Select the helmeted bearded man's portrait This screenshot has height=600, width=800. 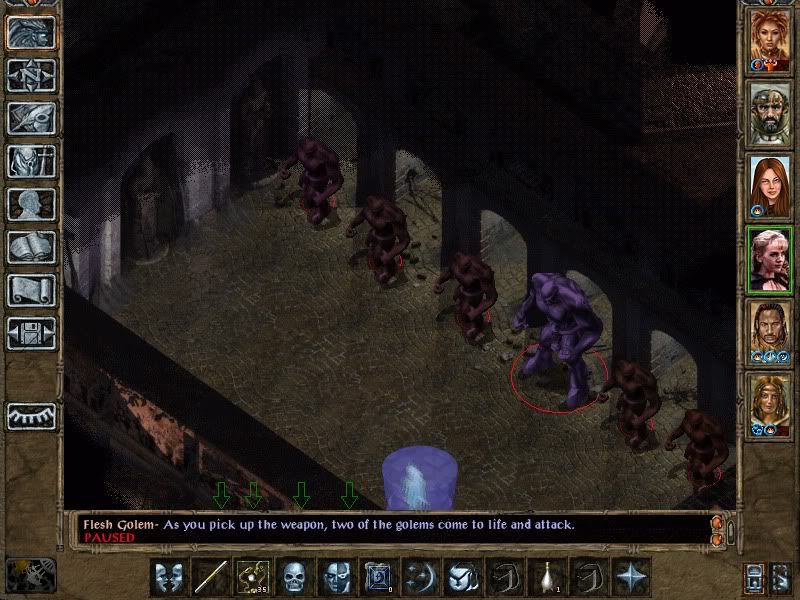[x=771, y=111]
